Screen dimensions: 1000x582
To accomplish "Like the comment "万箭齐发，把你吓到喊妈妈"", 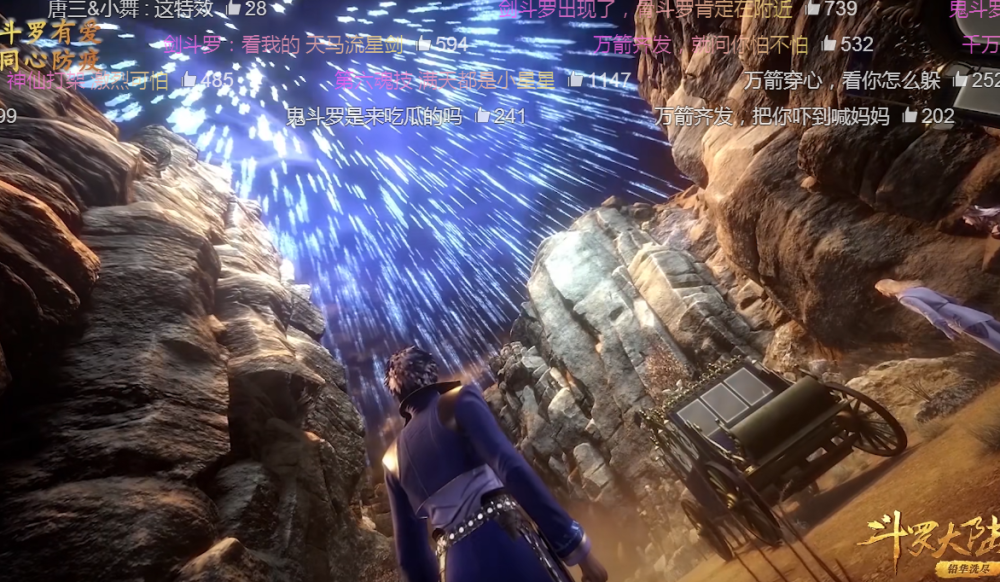I will (910, 116).
